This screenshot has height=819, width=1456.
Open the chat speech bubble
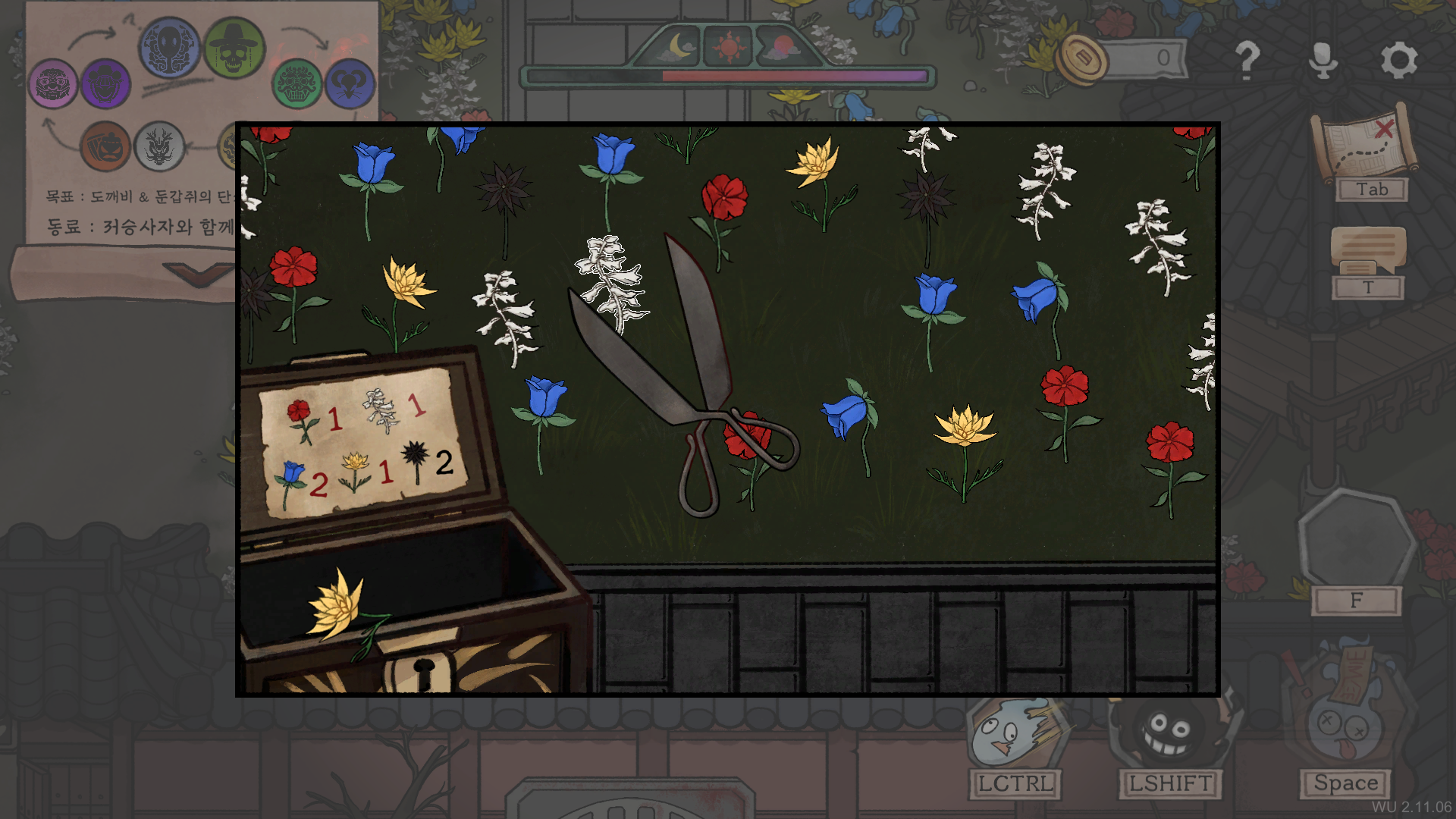pyautogui.click(x=1368, y=251)
